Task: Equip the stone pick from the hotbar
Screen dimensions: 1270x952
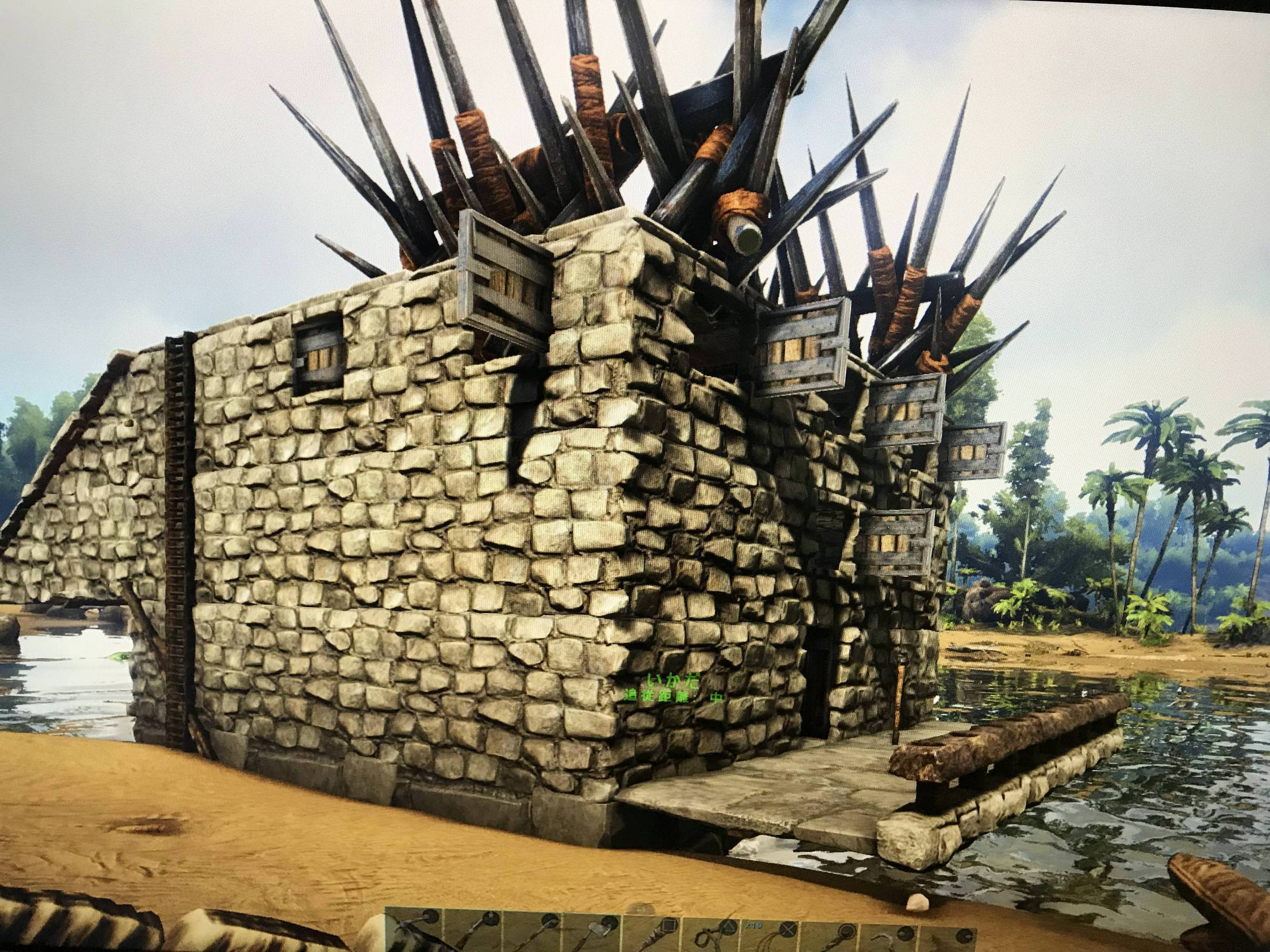Action: [x=533, y=934]
